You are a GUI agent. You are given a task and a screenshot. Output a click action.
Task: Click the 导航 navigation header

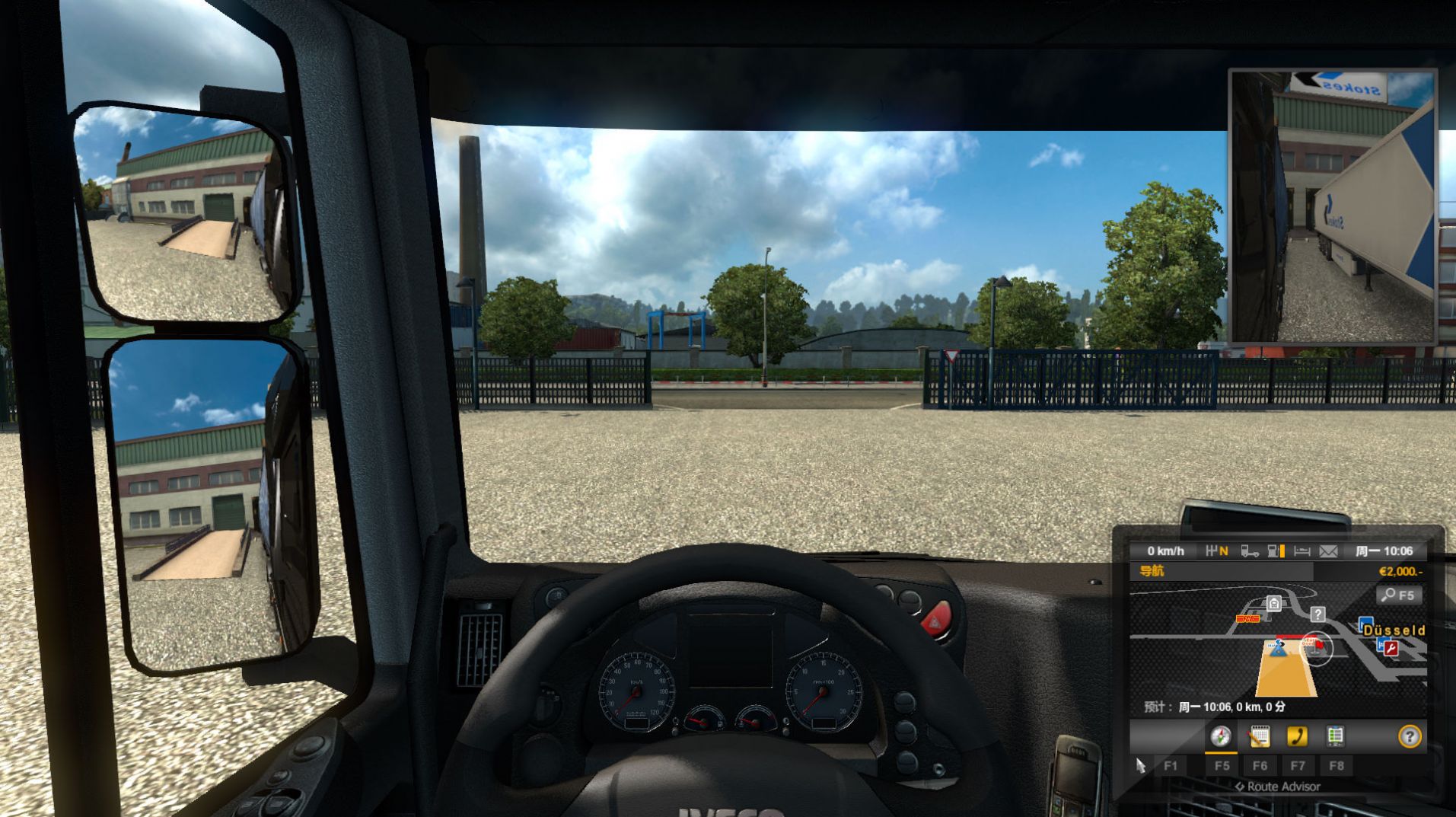[x=1152, y=570]
